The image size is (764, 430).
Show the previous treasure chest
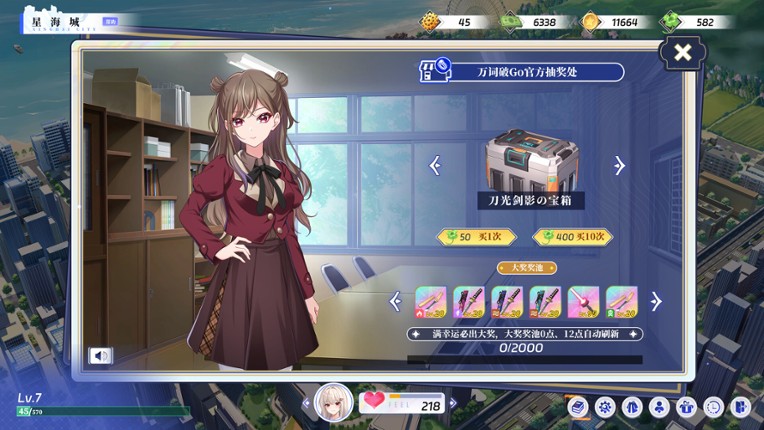pyautogui.click(x=435, y=166)
